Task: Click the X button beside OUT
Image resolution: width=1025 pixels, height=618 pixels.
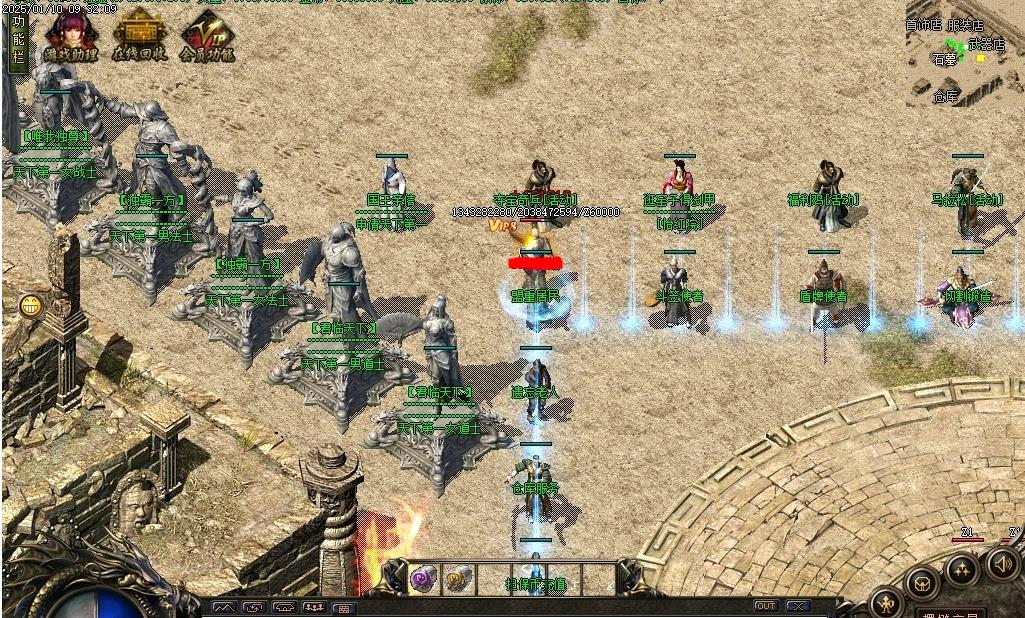Action: coord(797,606)
